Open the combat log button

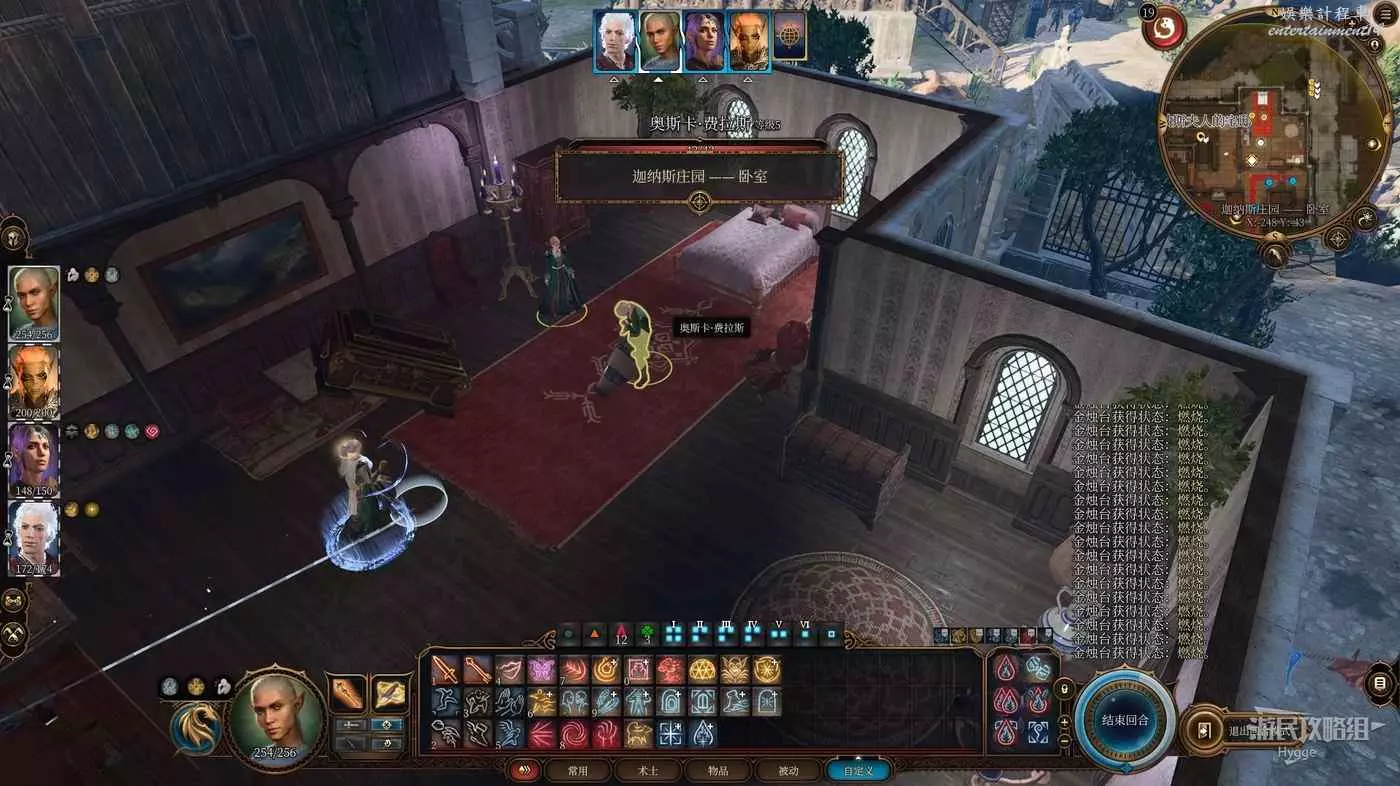click(1381, 684)
